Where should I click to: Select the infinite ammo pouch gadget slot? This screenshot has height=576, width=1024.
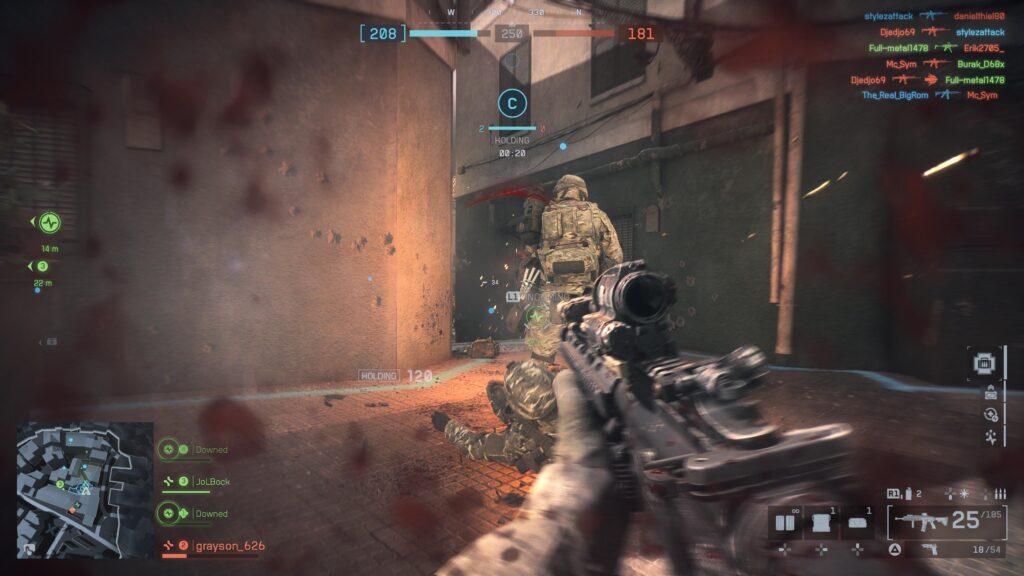coord(787,522)
